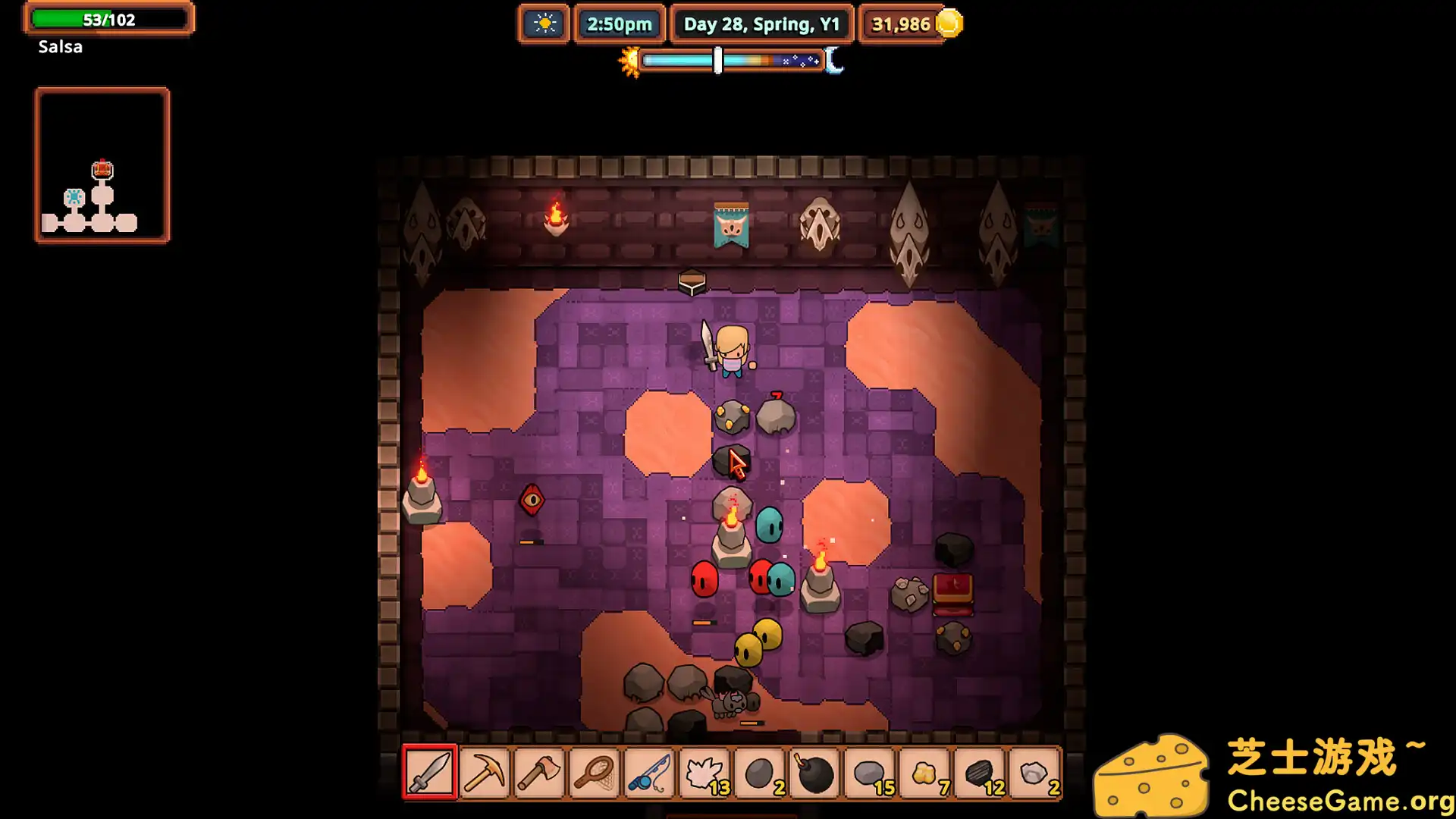This screenshot has width=1456, height=819.
Task: Click the cotton stack showing 13
Action: click(705, 773)
